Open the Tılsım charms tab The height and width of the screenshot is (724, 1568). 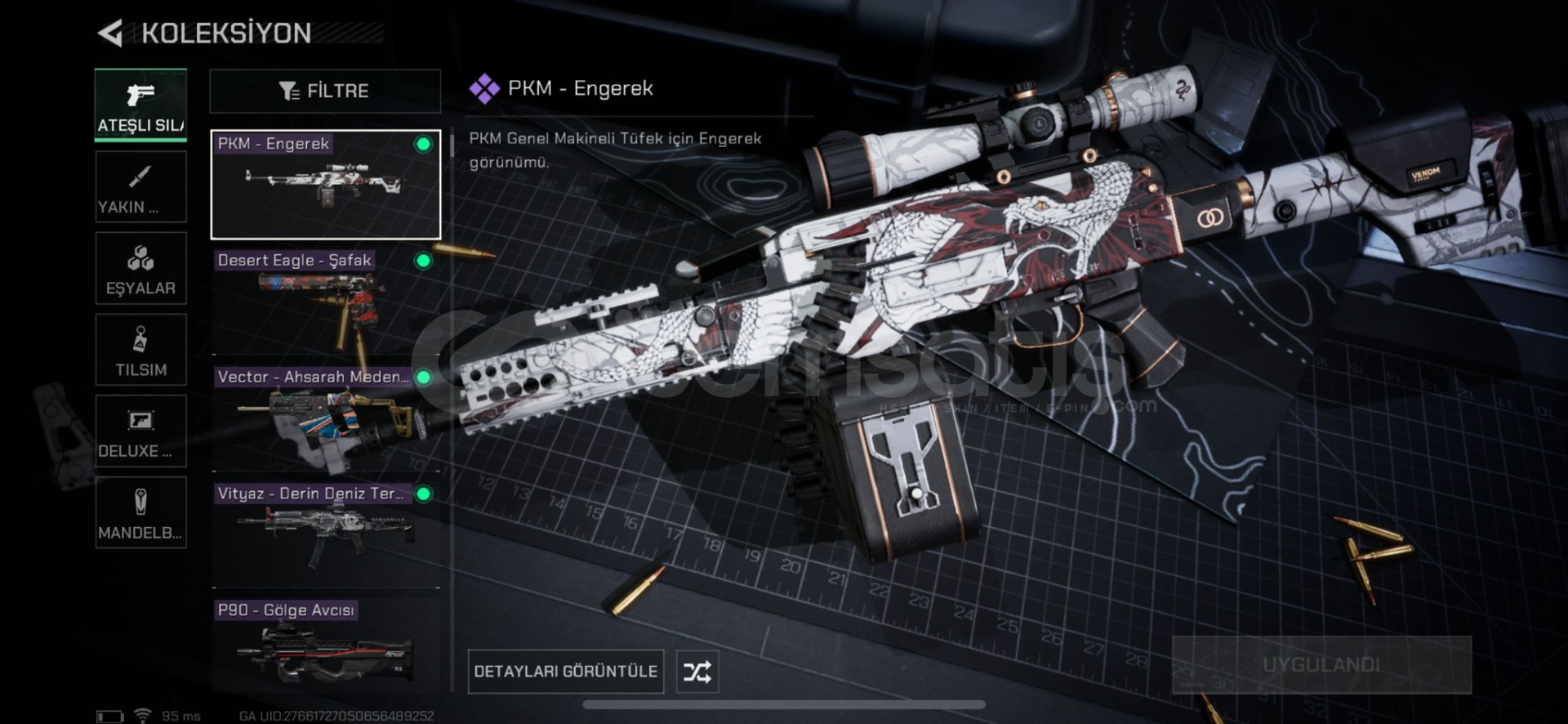pyautogui.click(x=140, y=351)
